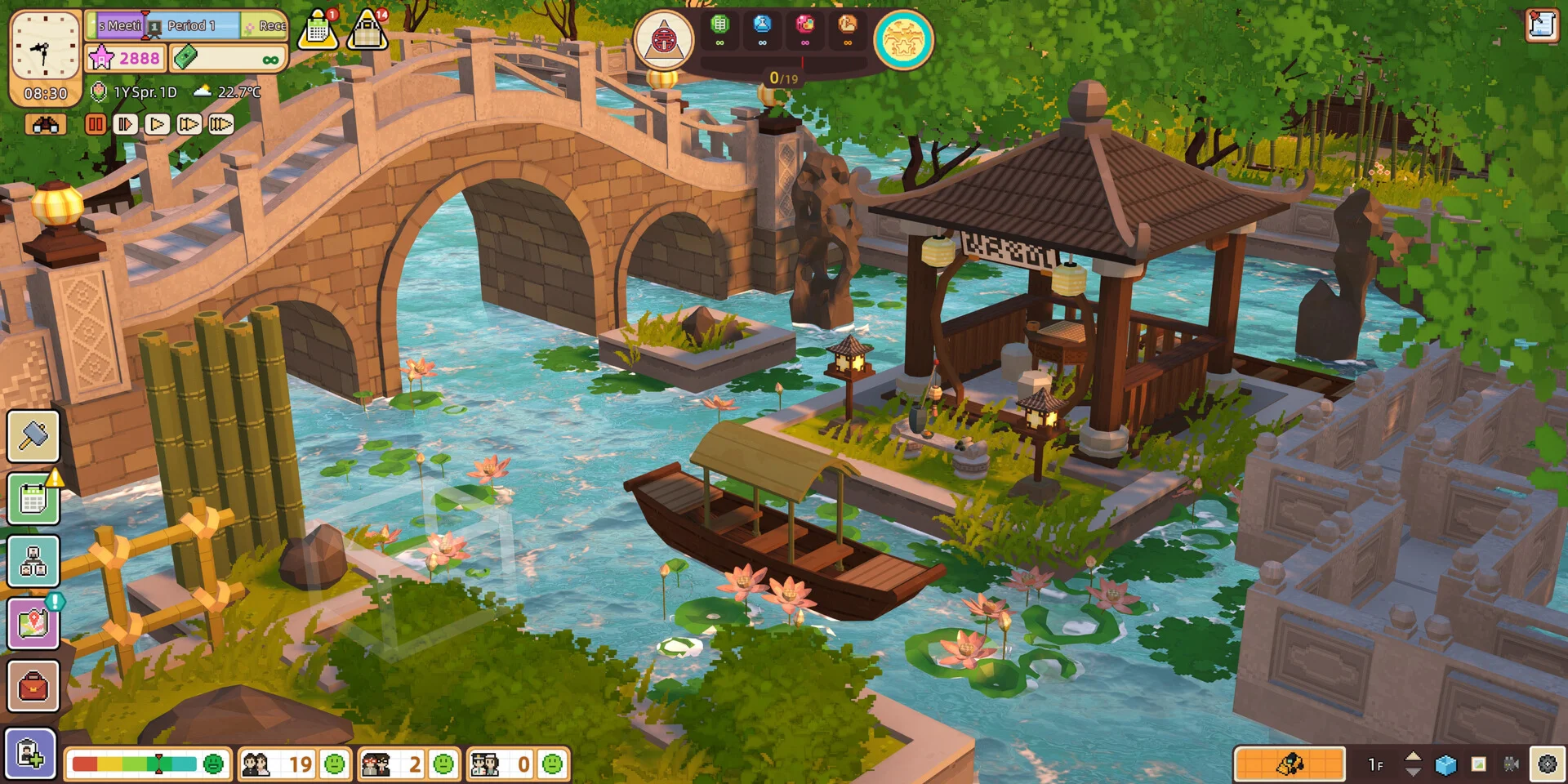Open the bag alert with 14 notifications
Screen dimensions: 1568x784
click(367, 31)
